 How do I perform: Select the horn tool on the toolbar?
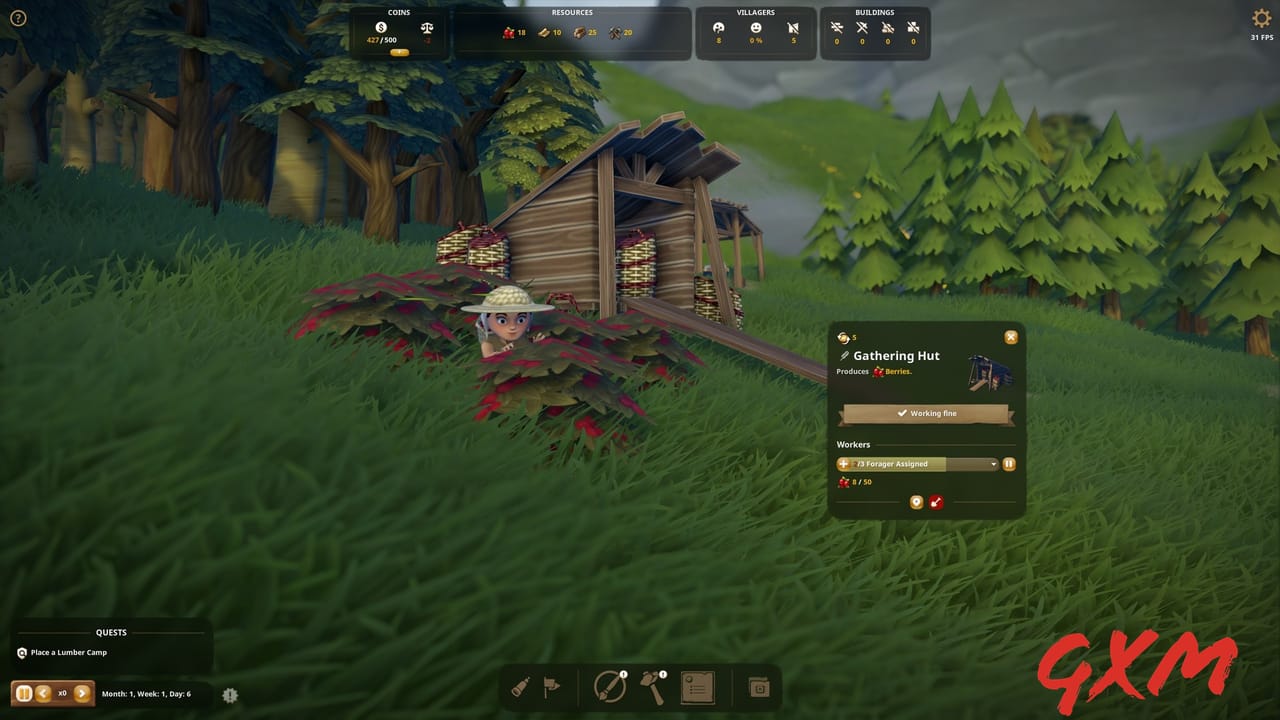523,688
